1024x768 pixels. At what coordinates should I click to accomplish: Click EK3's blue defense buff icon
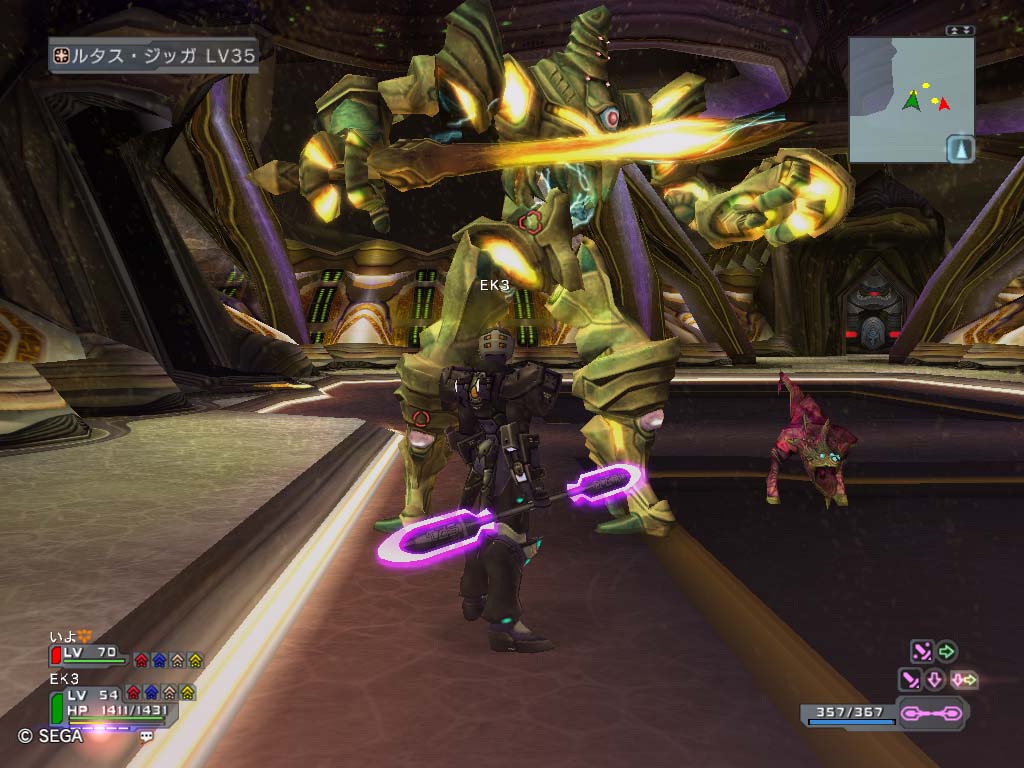[x=151, y=692]
